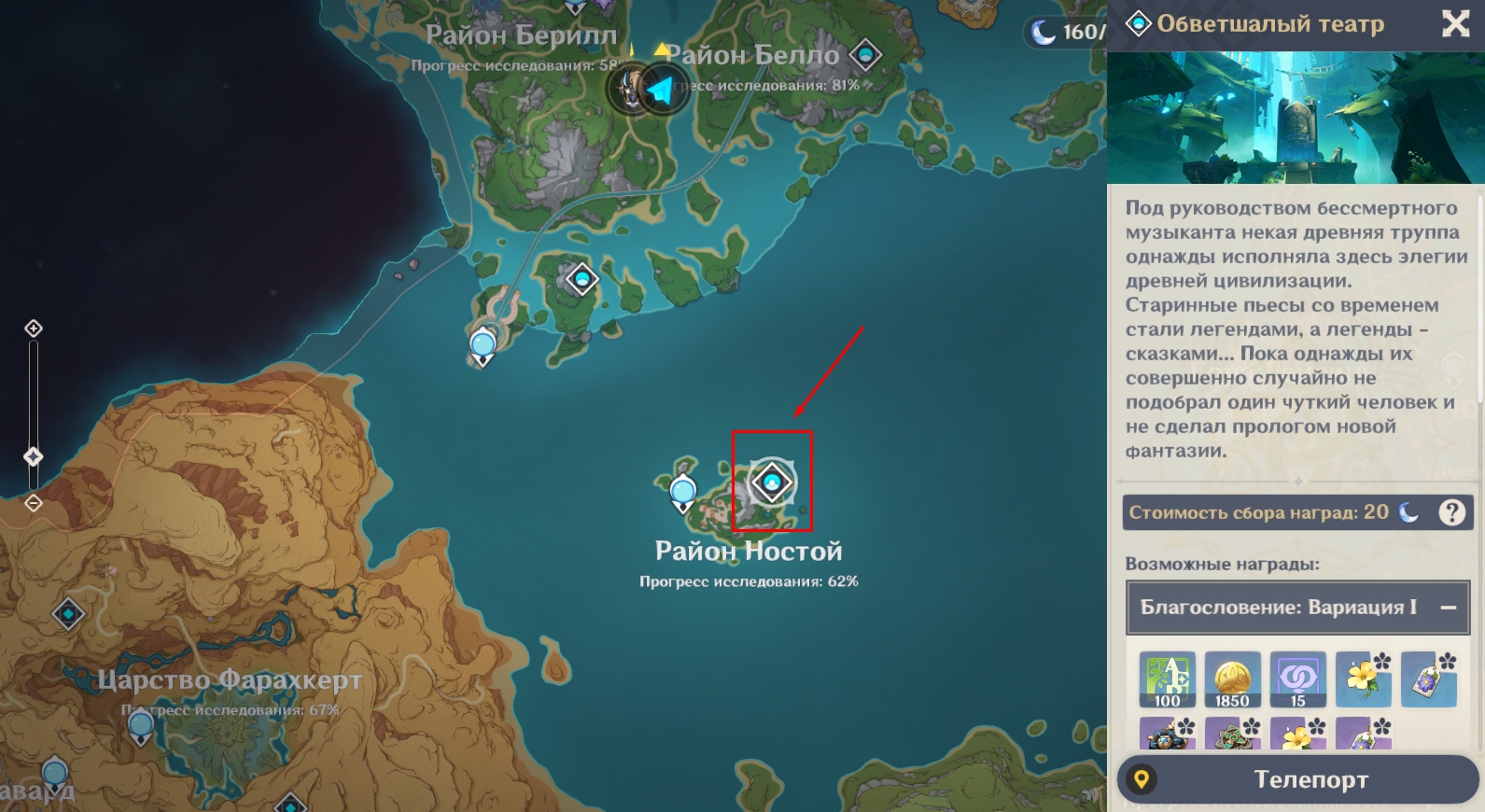Collapse the Благословение: Вариация I reward list

pyautogui.click(x=1449, y=608)
